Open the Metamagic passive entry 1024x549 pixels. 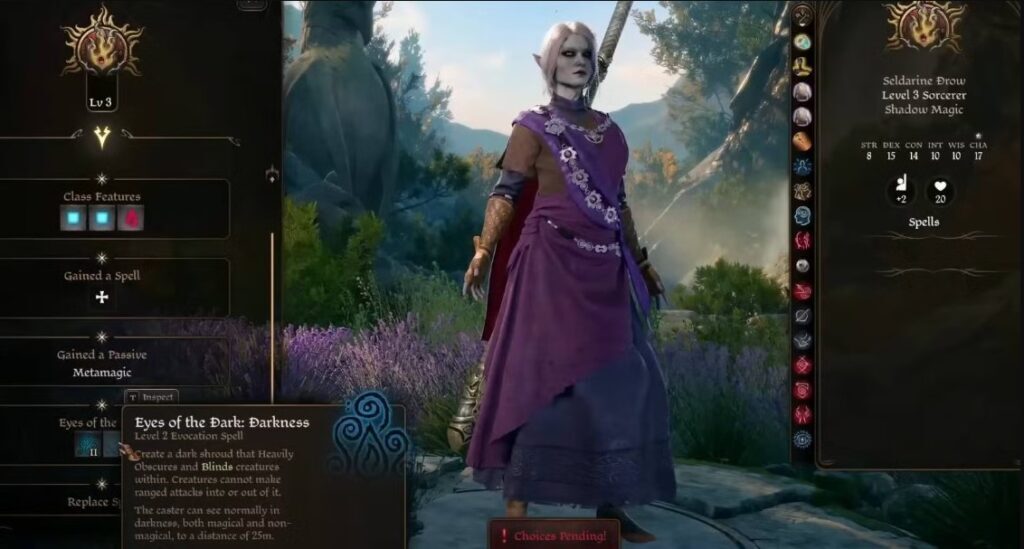point(101,372)
